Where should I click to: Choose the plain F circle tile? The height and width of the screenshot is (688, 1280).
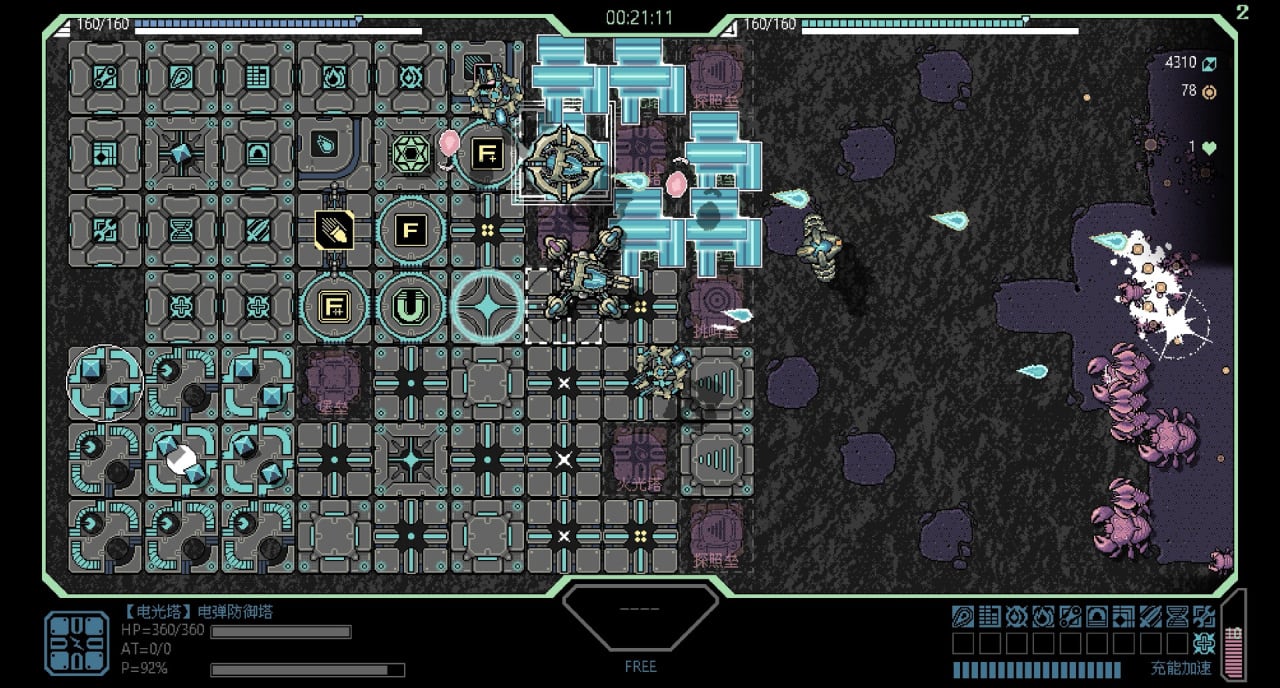tap(410, 230)
